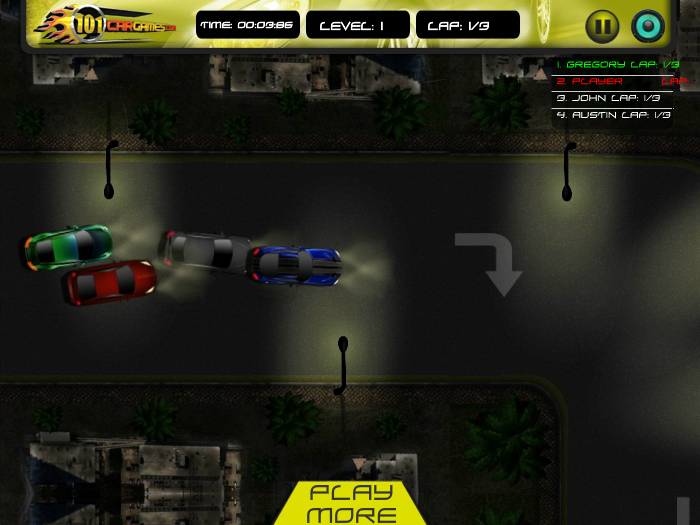Viewport: 700px width, 525px height.
Task: Toggle the sound speaker button
Action: click(x=648, y=26)
